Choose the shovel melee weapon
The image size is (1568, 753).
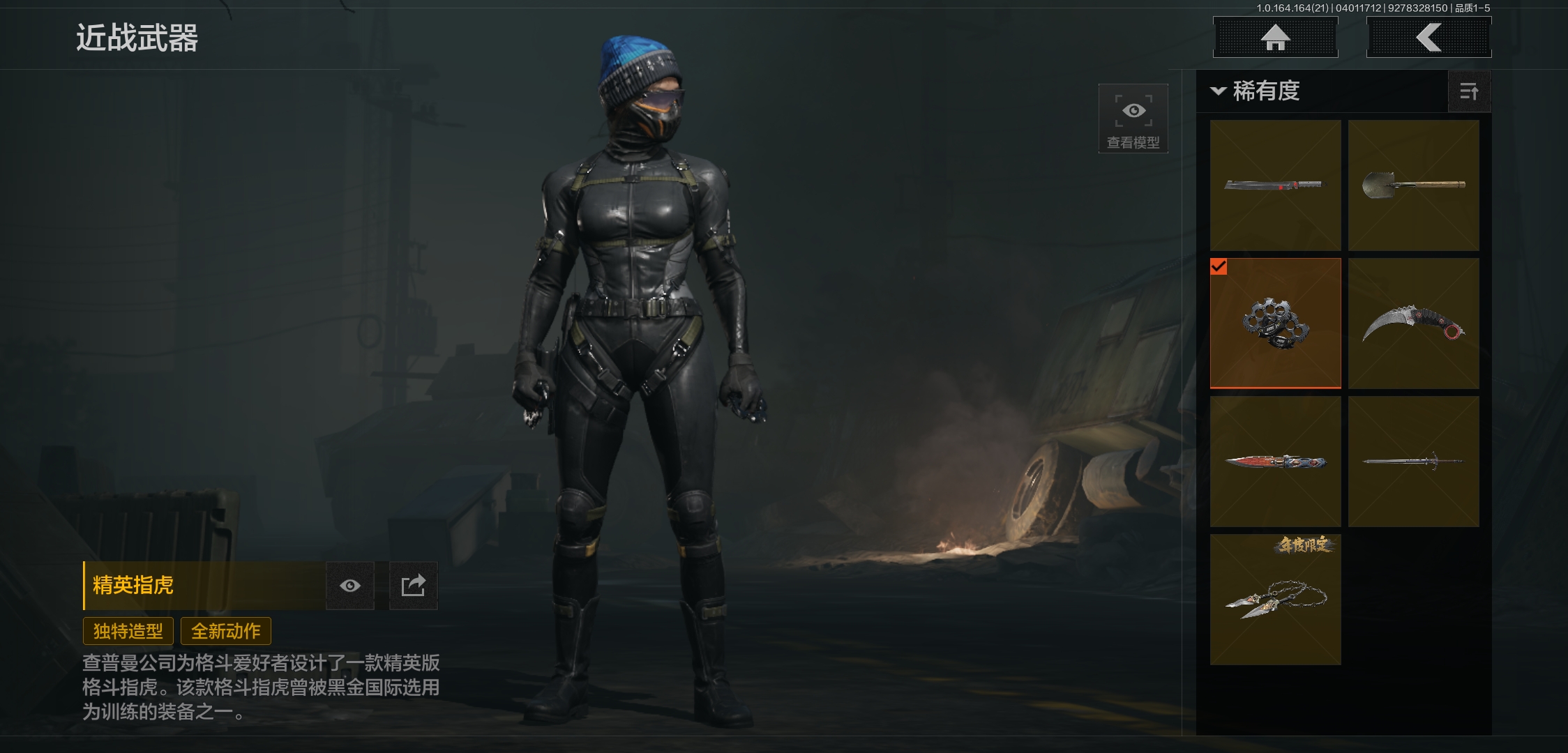pyautogui.click(x=1413, y=185)
